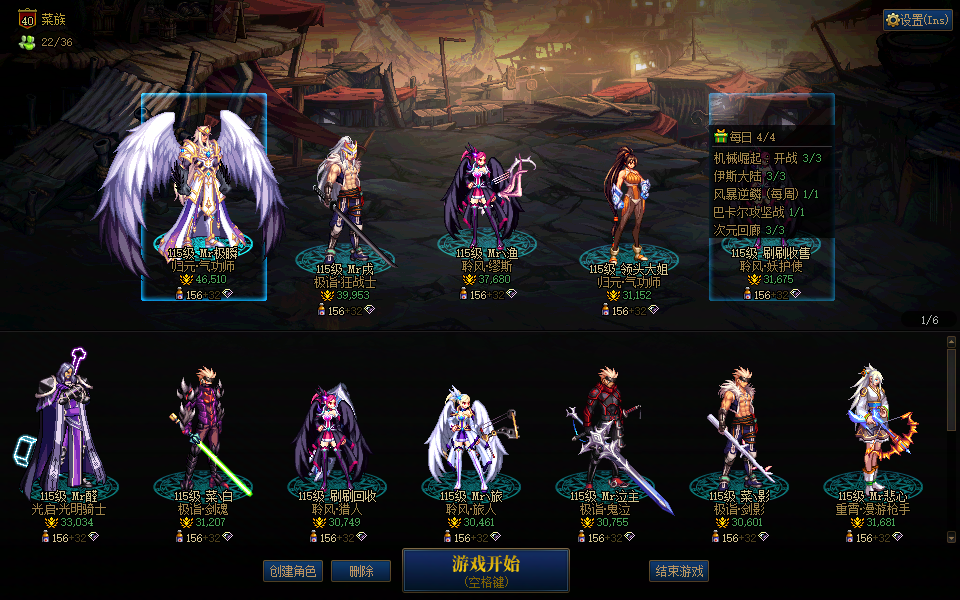Click the 删除 delete button
Screen dimensions: 960x600
pyautogui.click(x=360, y=571)
